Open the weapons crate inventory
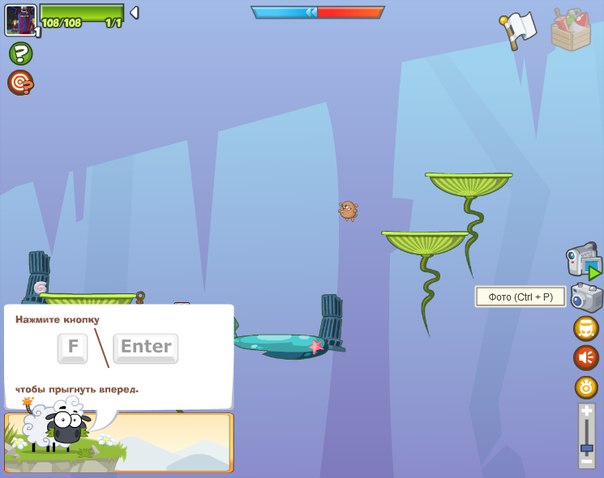 (571, 29)
